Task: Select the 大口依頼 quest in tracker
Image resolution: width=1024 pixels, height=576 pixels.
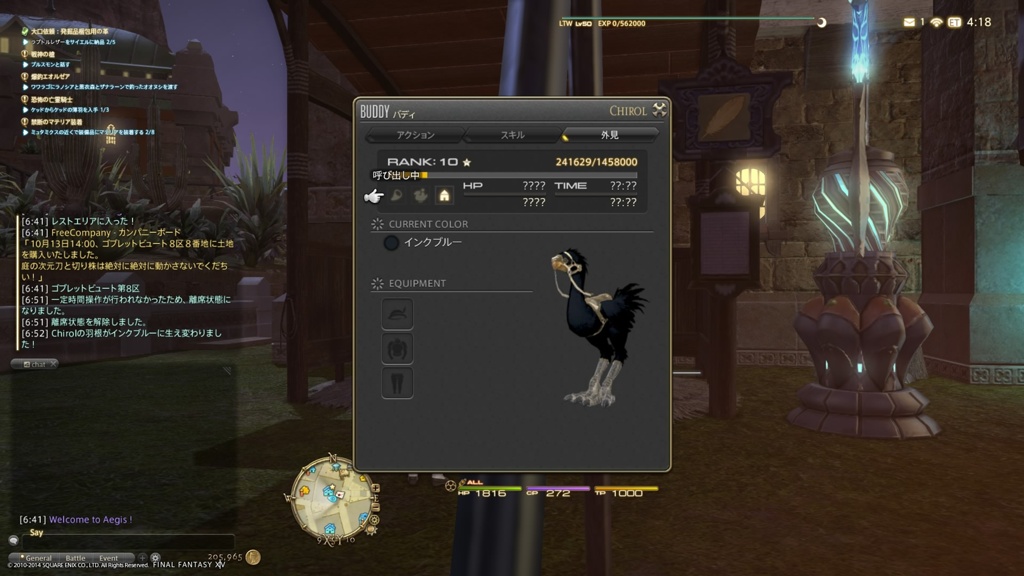Action: 68,31
